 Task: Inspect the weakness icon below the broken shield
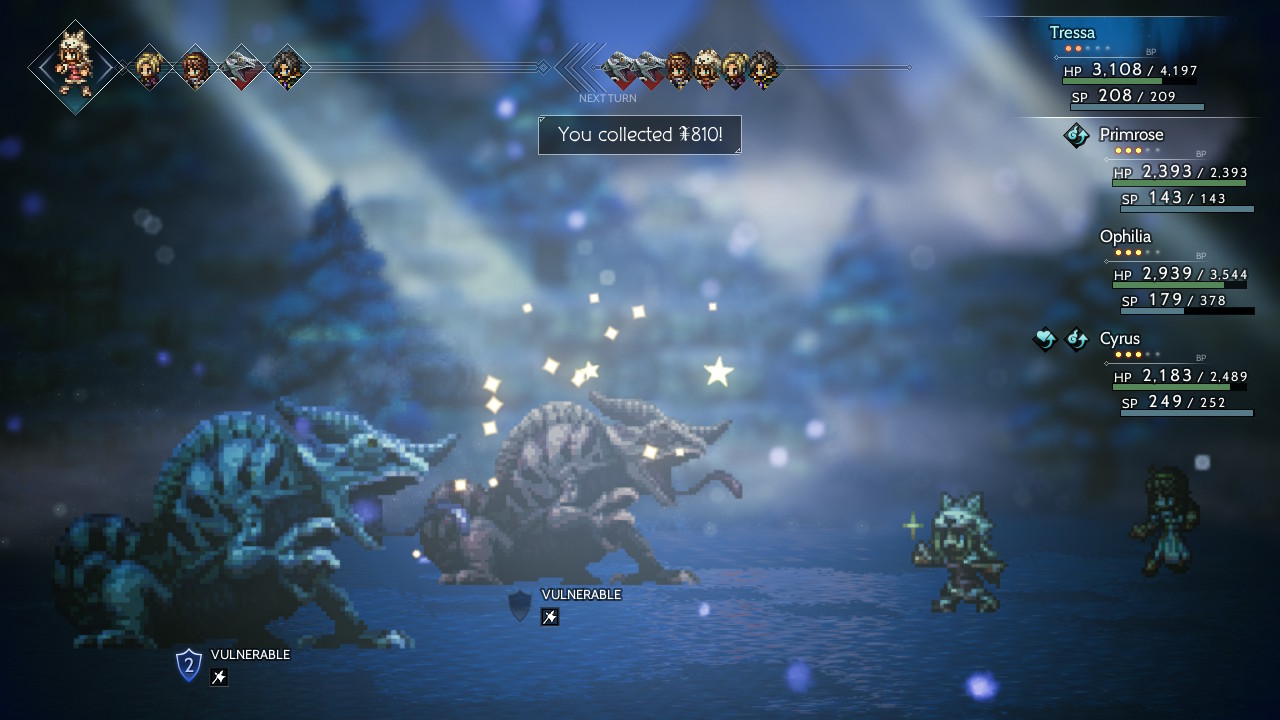pyautogui.click(x=549, y=617)
